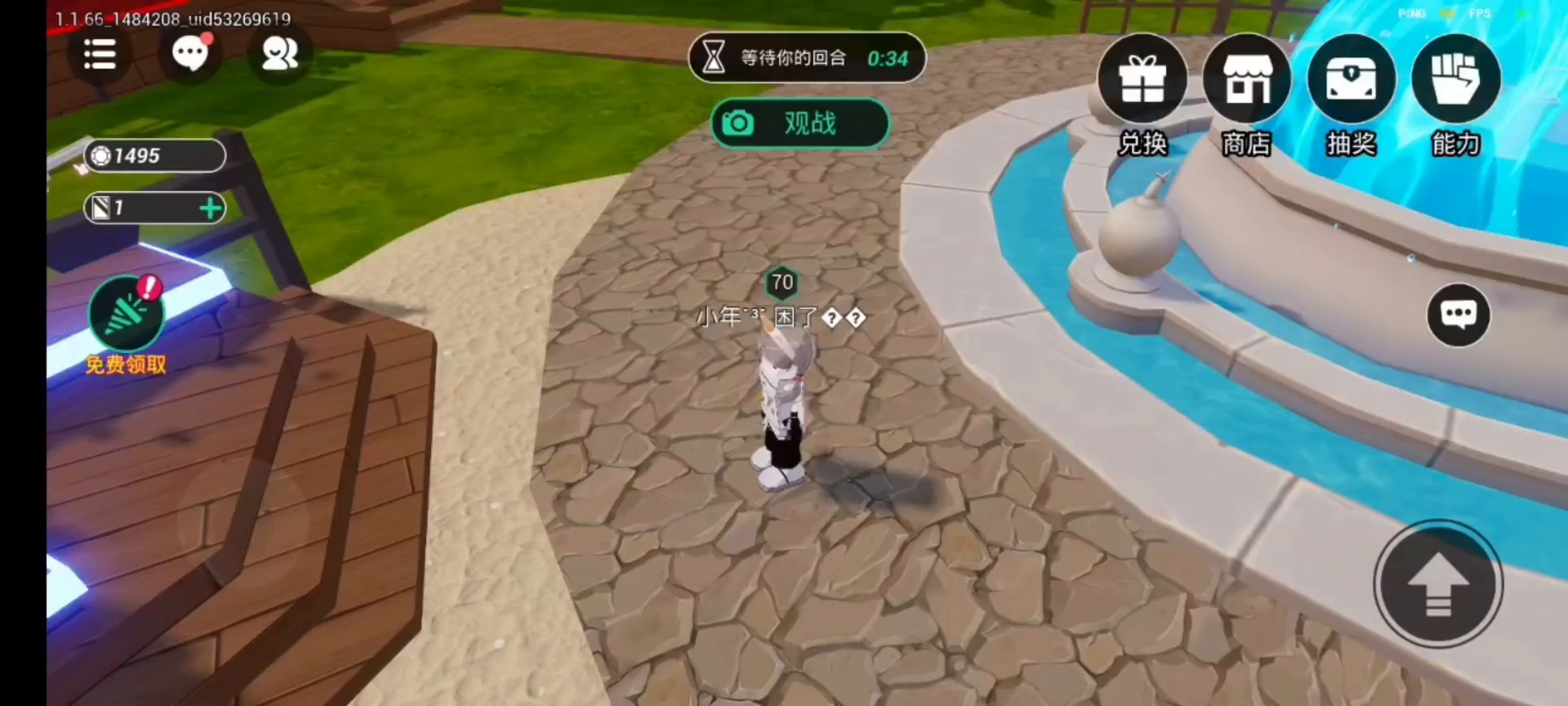1568x706 pixels.
Task: Open the friends list icon
Action: click(x=279, y=54)
